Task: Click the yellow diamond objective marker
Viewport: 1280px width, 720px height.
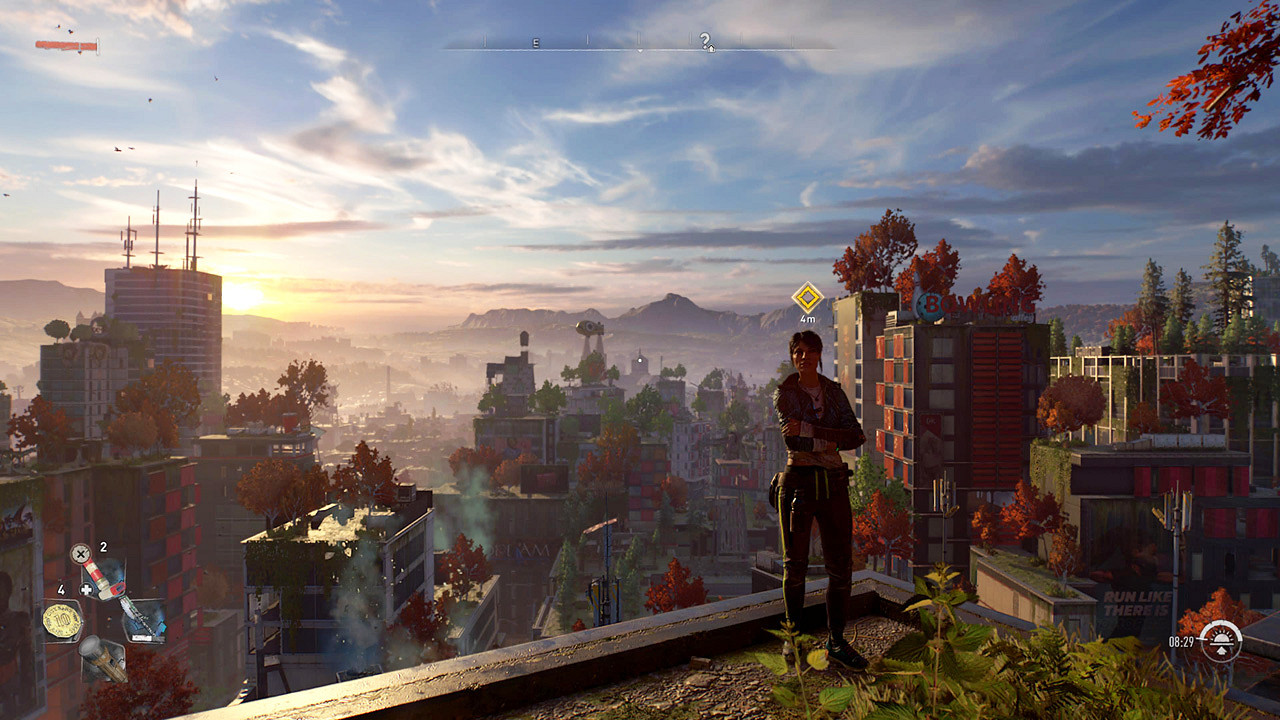Action: [x=807, y=297]
